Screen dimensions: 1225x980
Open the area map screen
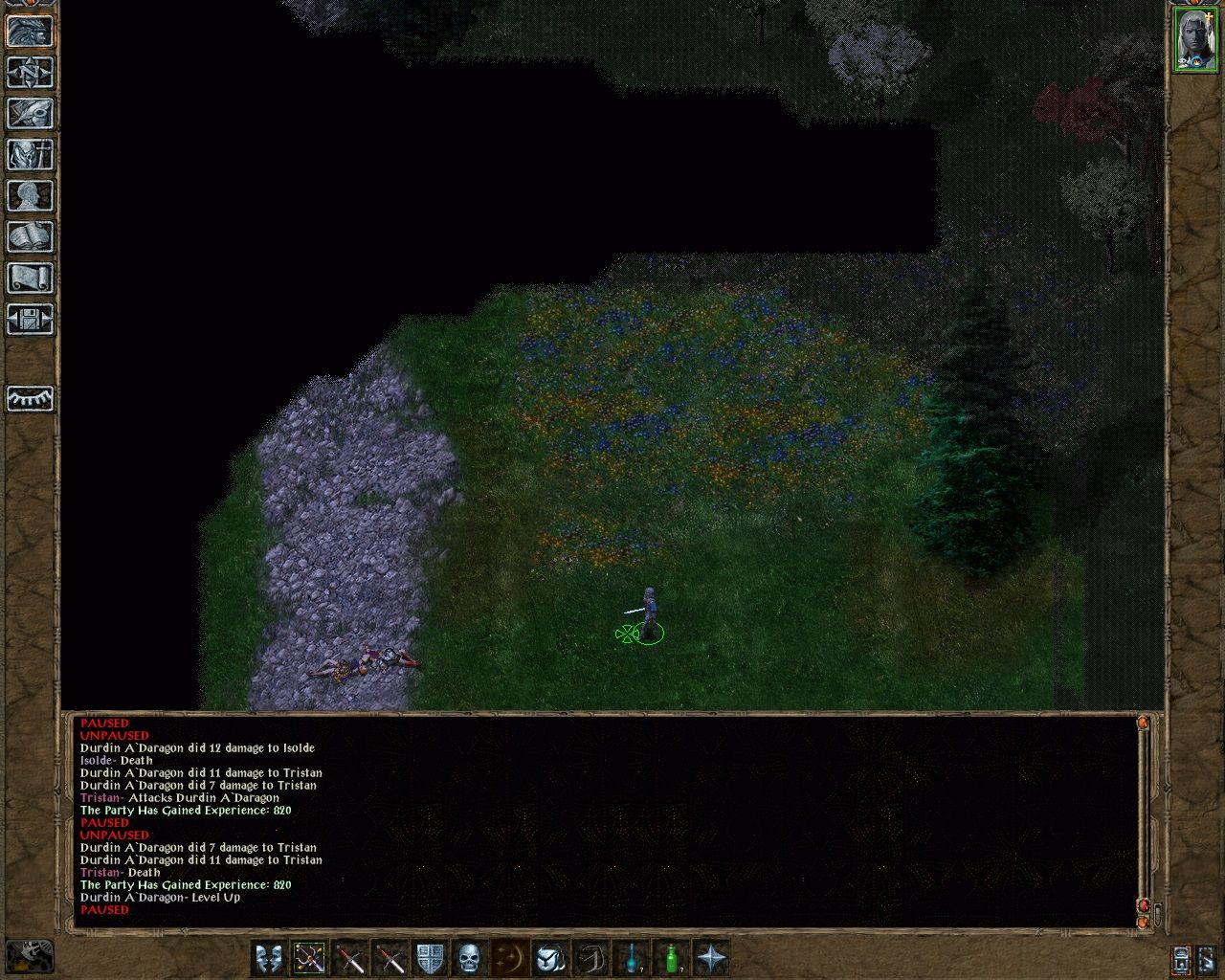(30, 72)
